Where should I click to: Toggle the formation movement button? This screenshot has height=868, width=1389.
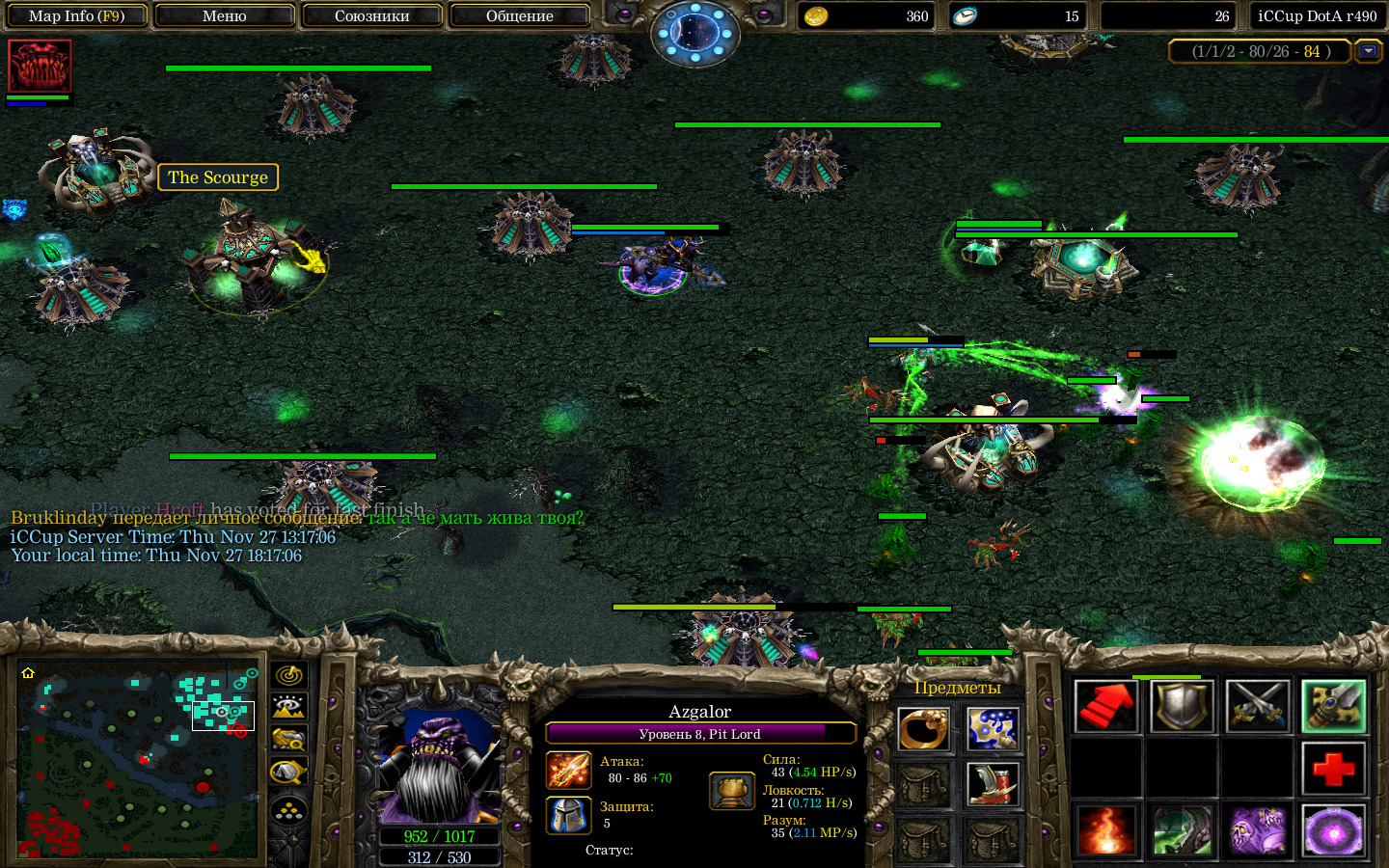point(289,810)
